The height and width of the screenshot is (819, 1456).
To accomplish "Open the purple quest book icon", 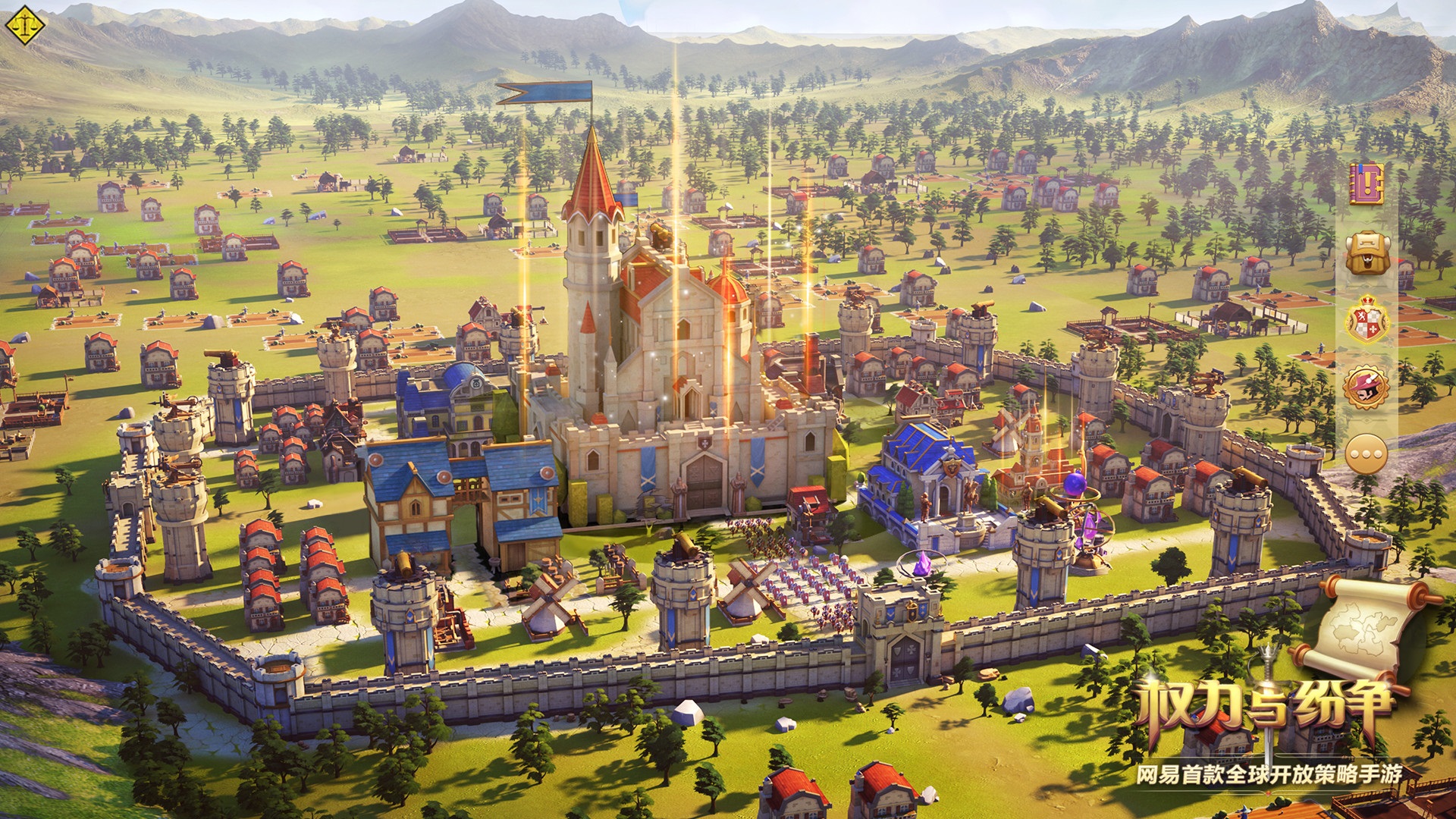I will coord(1366,184).
